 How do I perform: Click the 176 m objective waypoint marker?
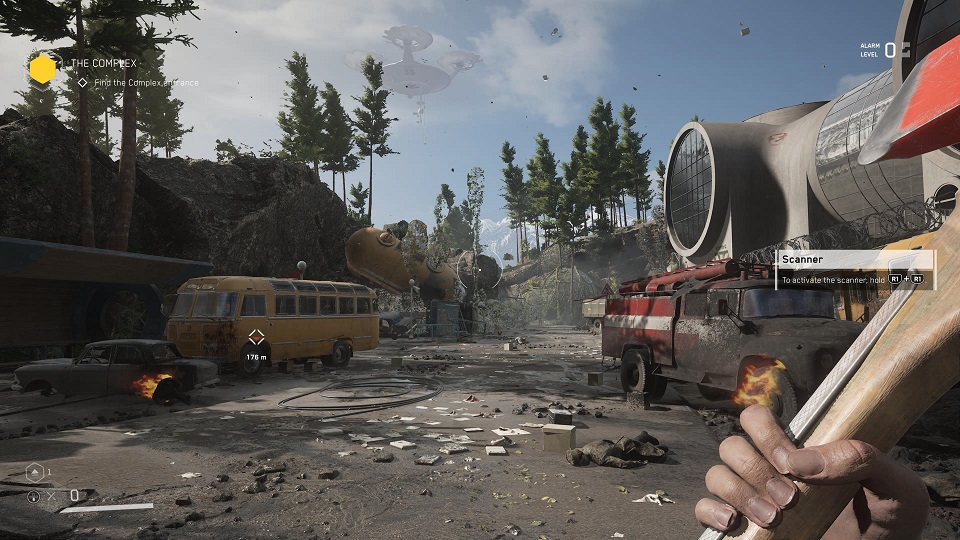pyautogui.click(x=256, y=337)
